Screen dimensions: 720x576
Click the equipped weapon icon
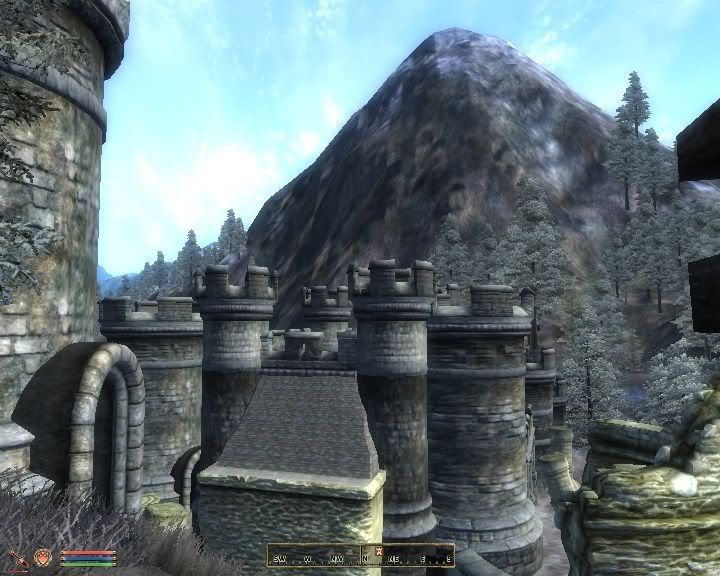(17, 557)
